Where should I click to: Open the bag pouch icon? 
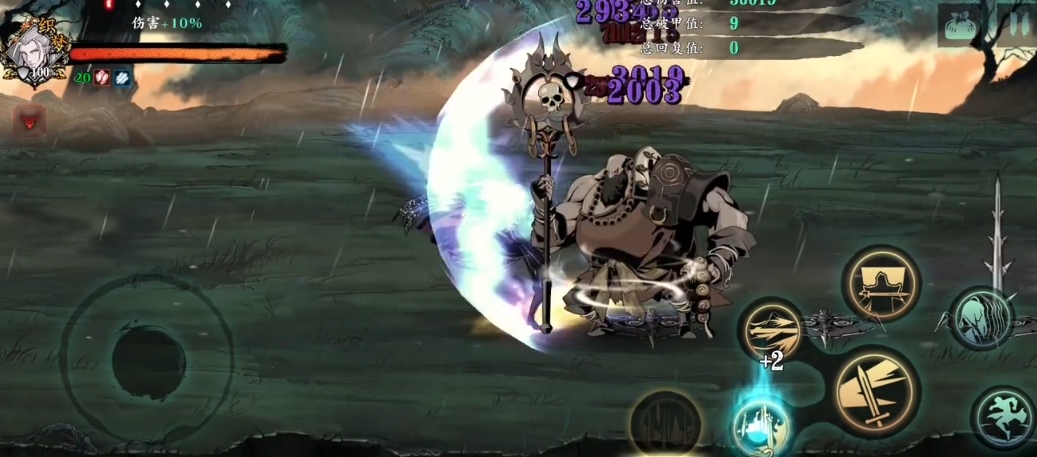(962, 25)
